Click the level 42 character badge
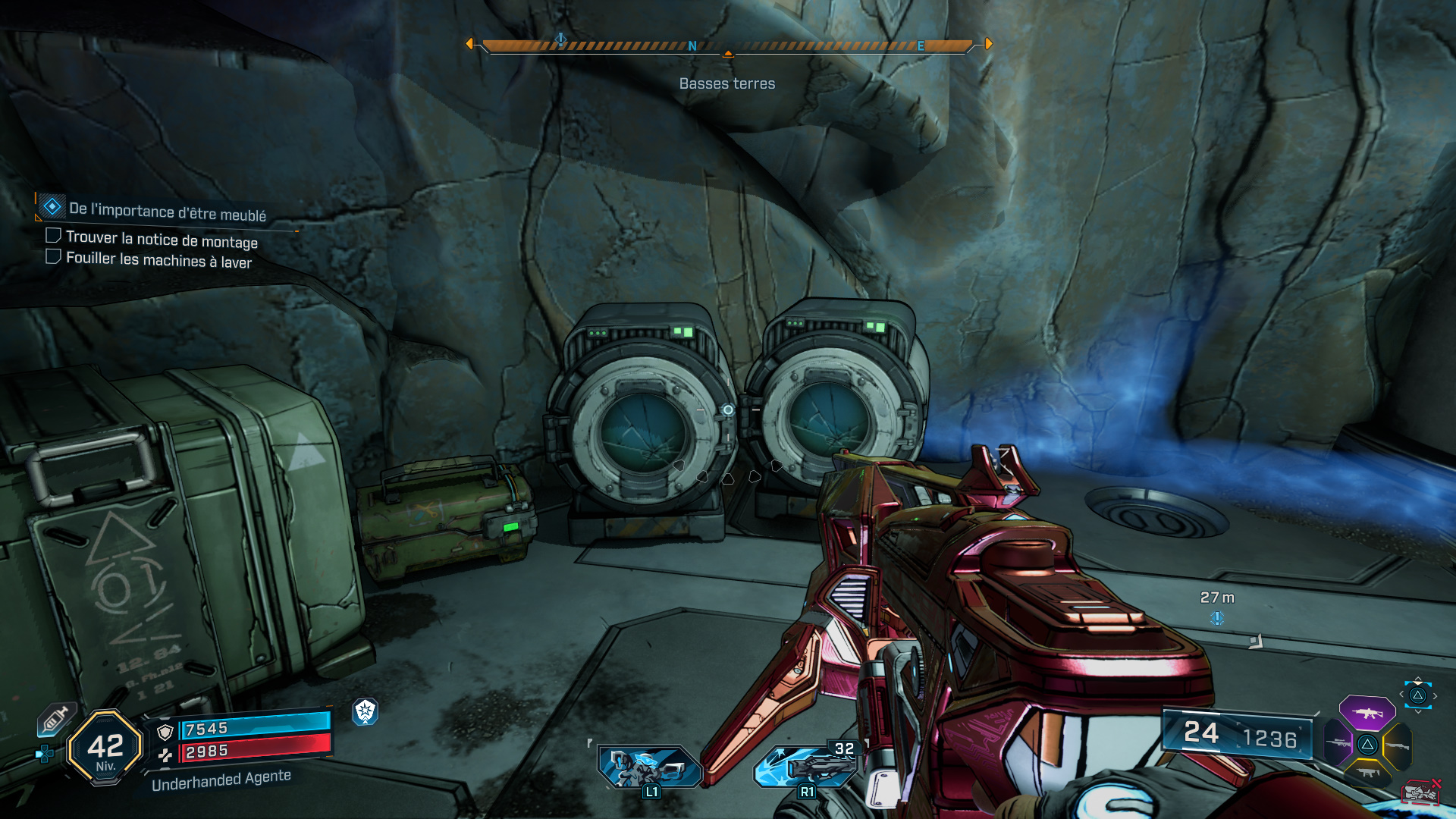Screen dimensions: 1456x819 105,748
